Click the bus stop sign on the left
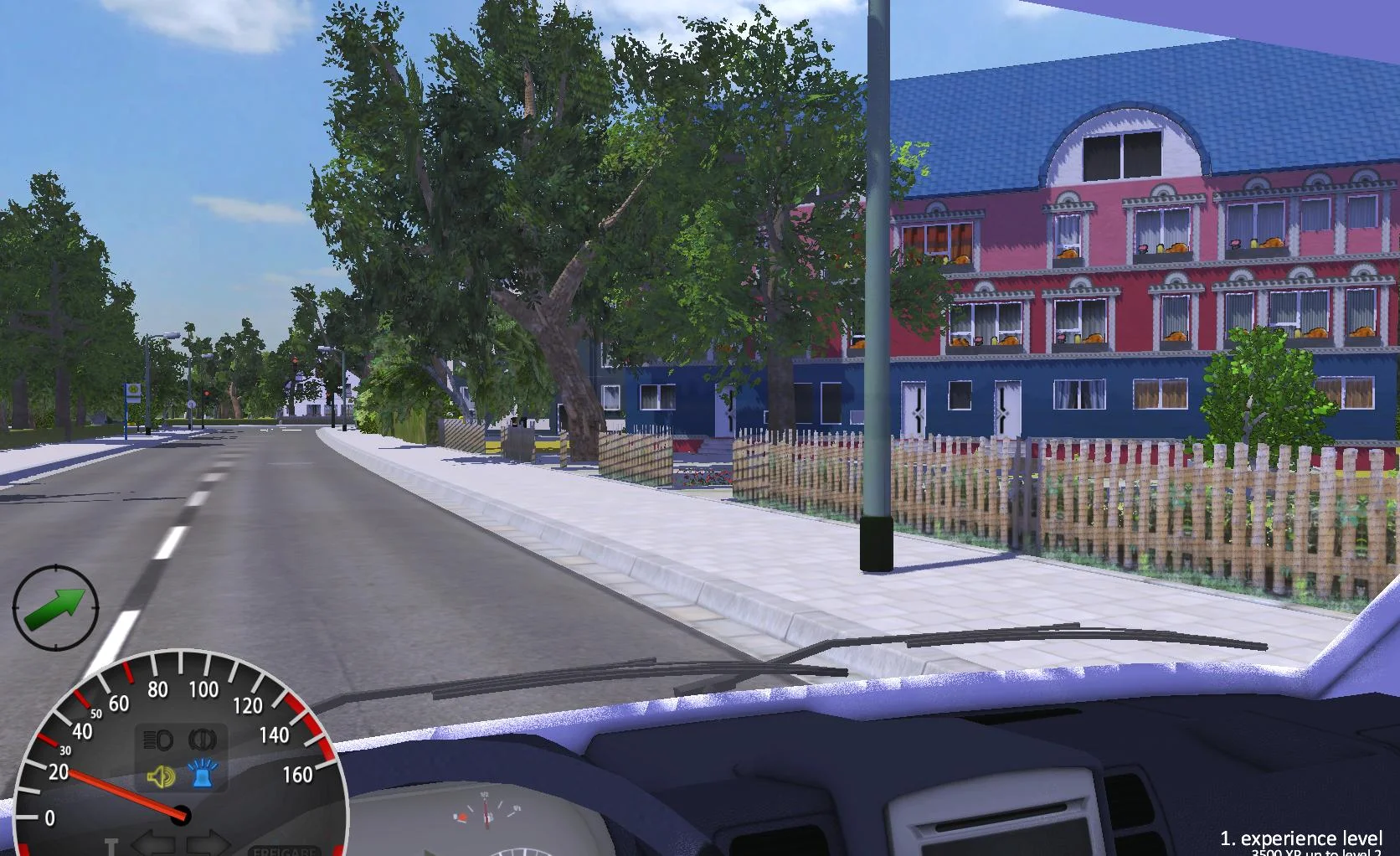 (x=133, y=392)
